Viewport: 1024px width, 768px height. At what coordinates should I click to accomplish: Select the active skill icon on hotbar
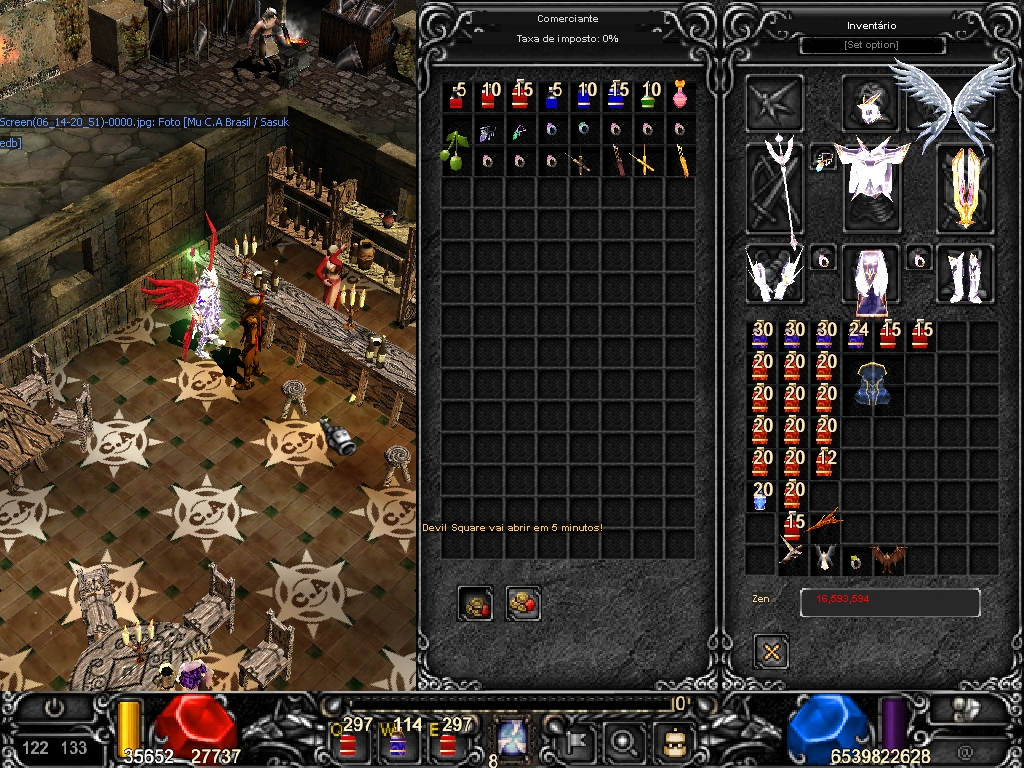pyautogui.click(x=513, y=740)
